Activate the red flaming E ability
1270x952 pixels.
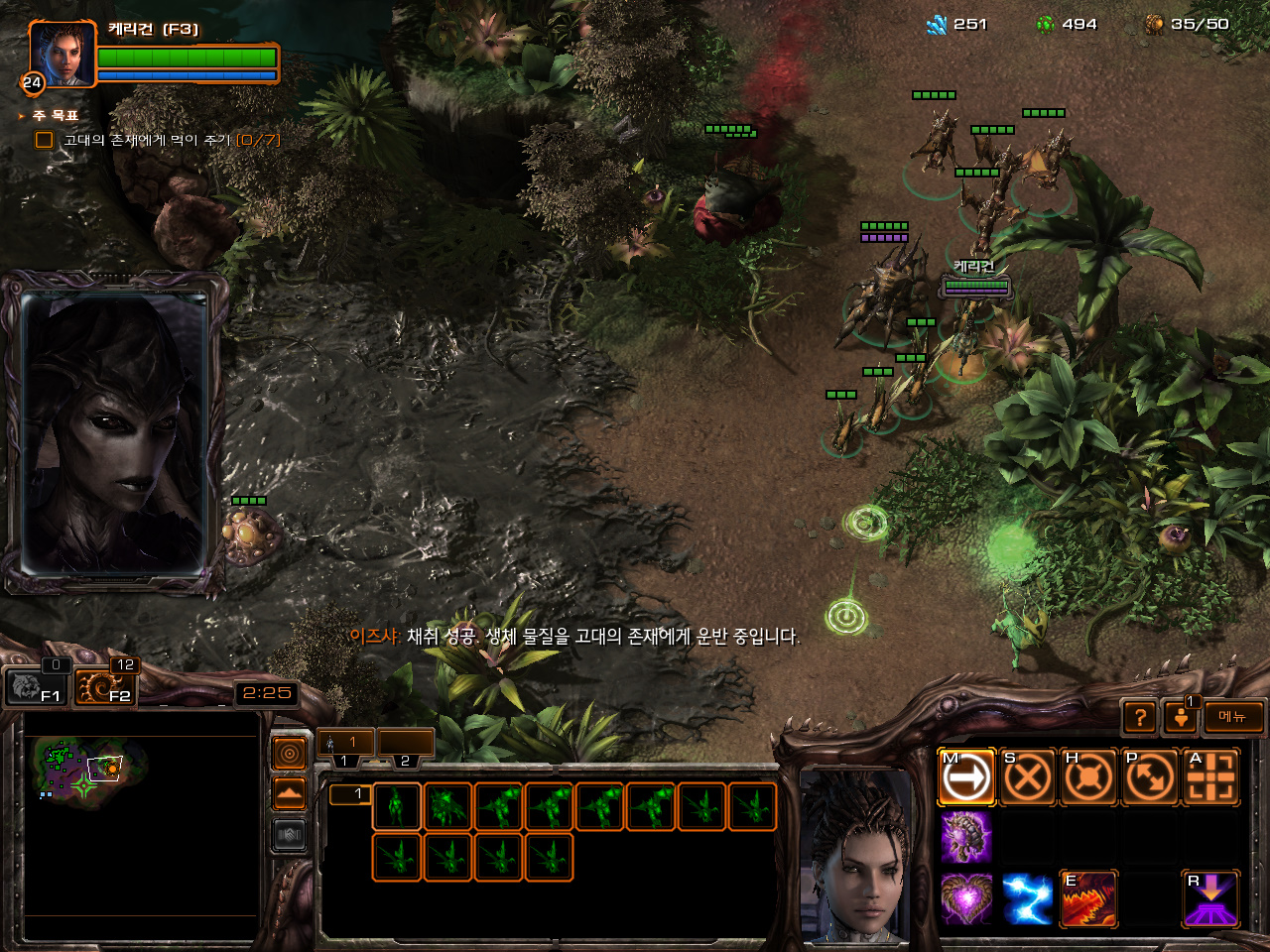(x=1088, y=898)
